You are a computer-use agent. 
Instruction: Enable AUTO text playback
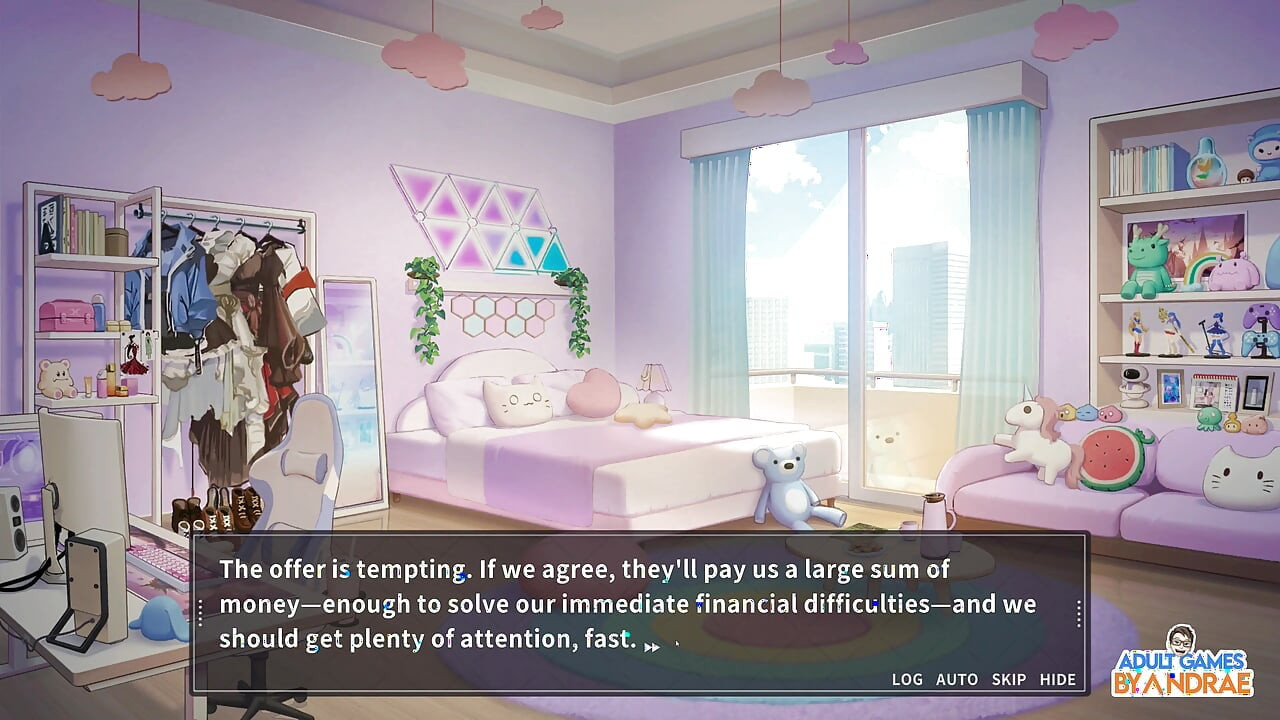tap(956, 679)
